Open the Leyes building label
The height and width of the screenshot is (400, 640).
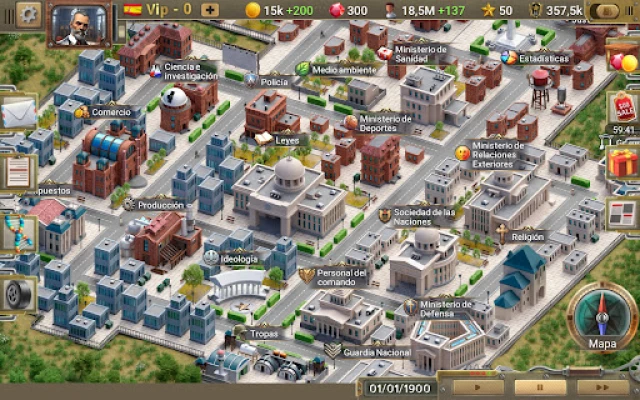286,140
